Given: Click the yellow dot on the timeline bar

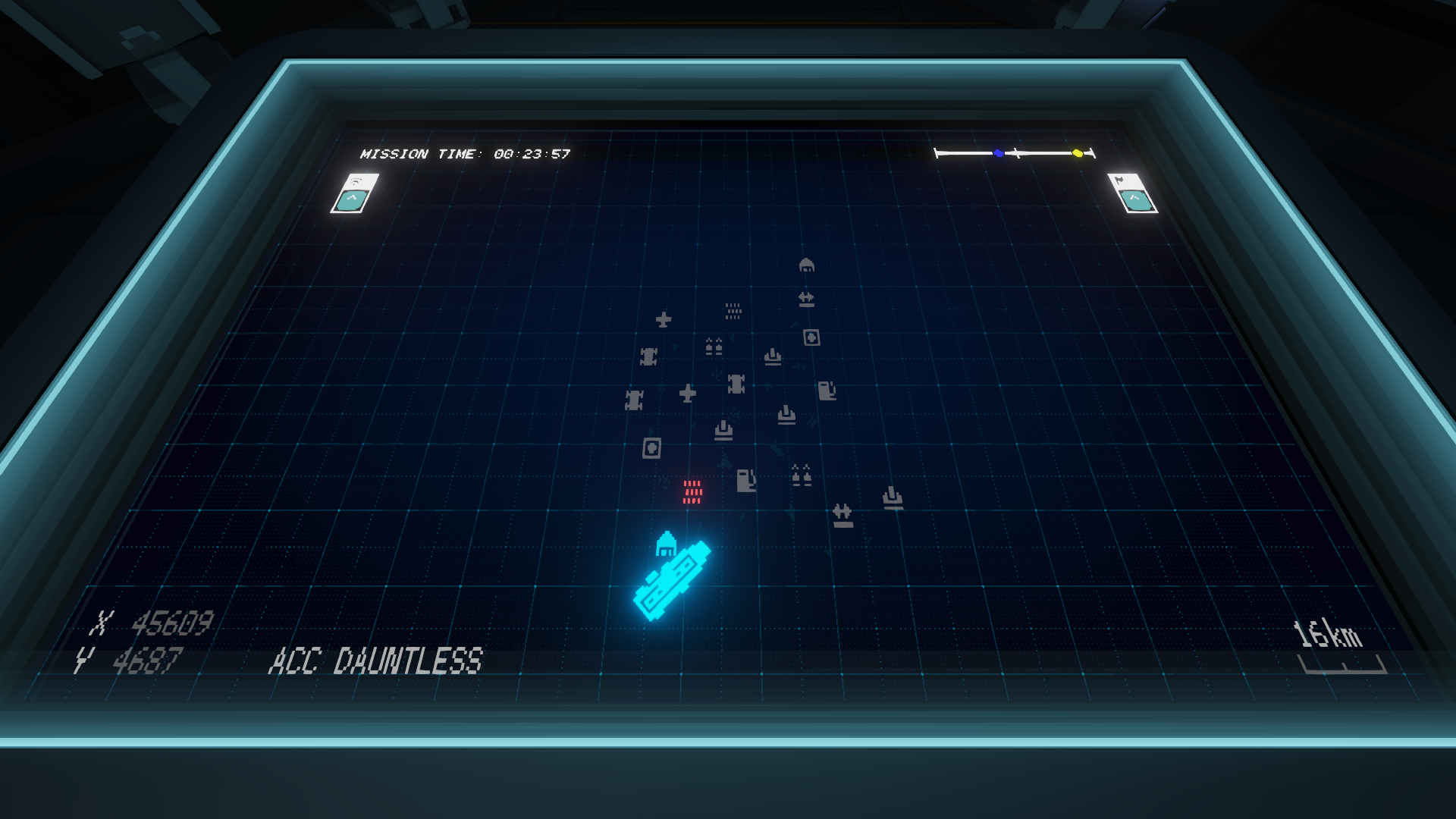Looking at the screenshot, I should [1078, 153].
